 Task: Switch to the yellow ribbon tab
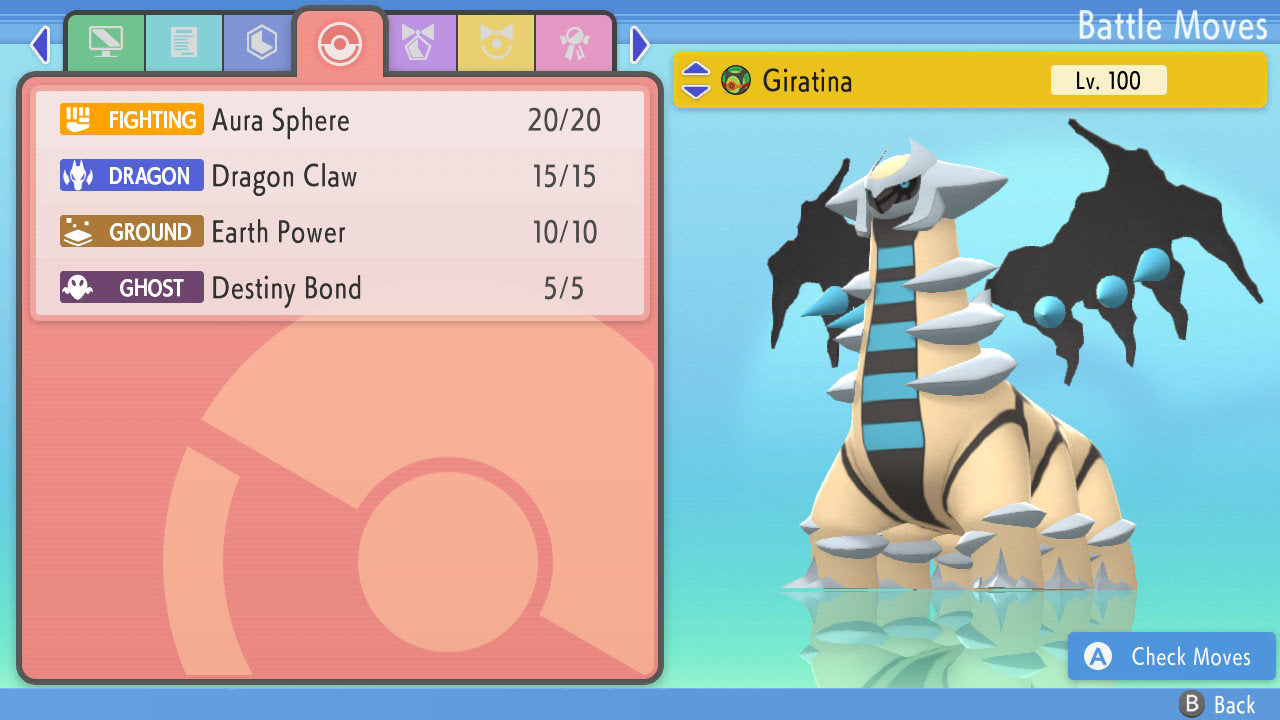pyautogui.click(x=496, y=43)
